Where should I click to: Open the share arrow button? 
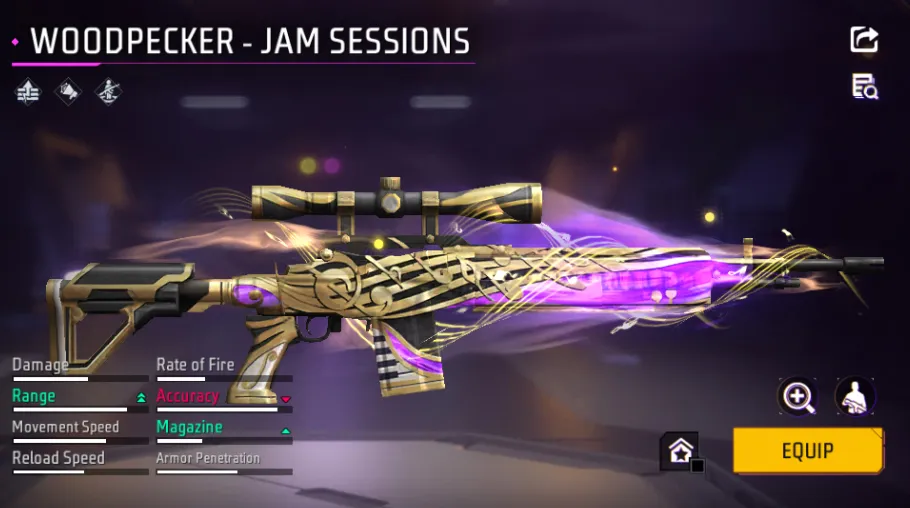[864, 40]
